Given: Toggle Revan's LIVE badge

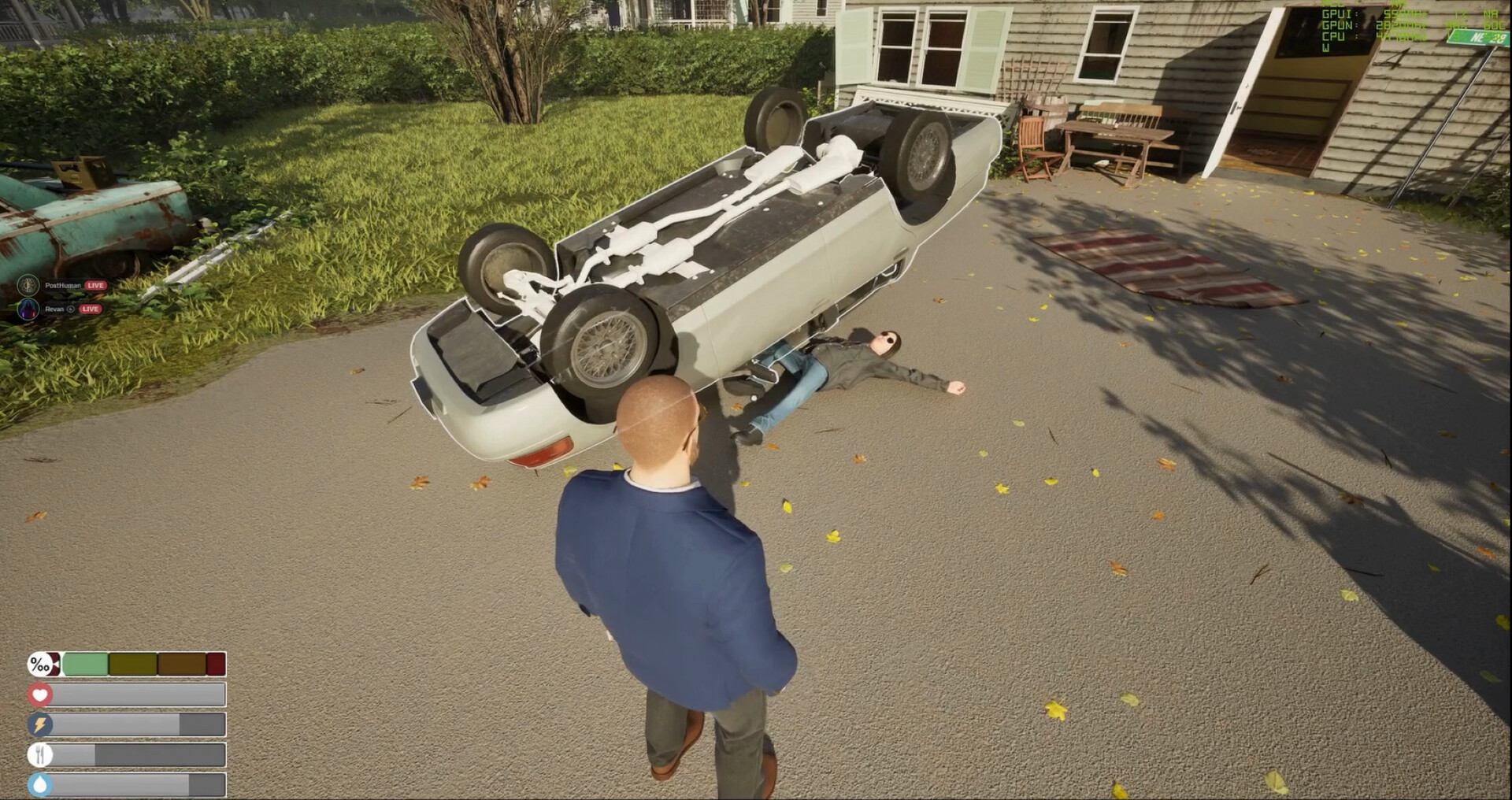Looking at the screenshot, I should click(x=91, y=309).
